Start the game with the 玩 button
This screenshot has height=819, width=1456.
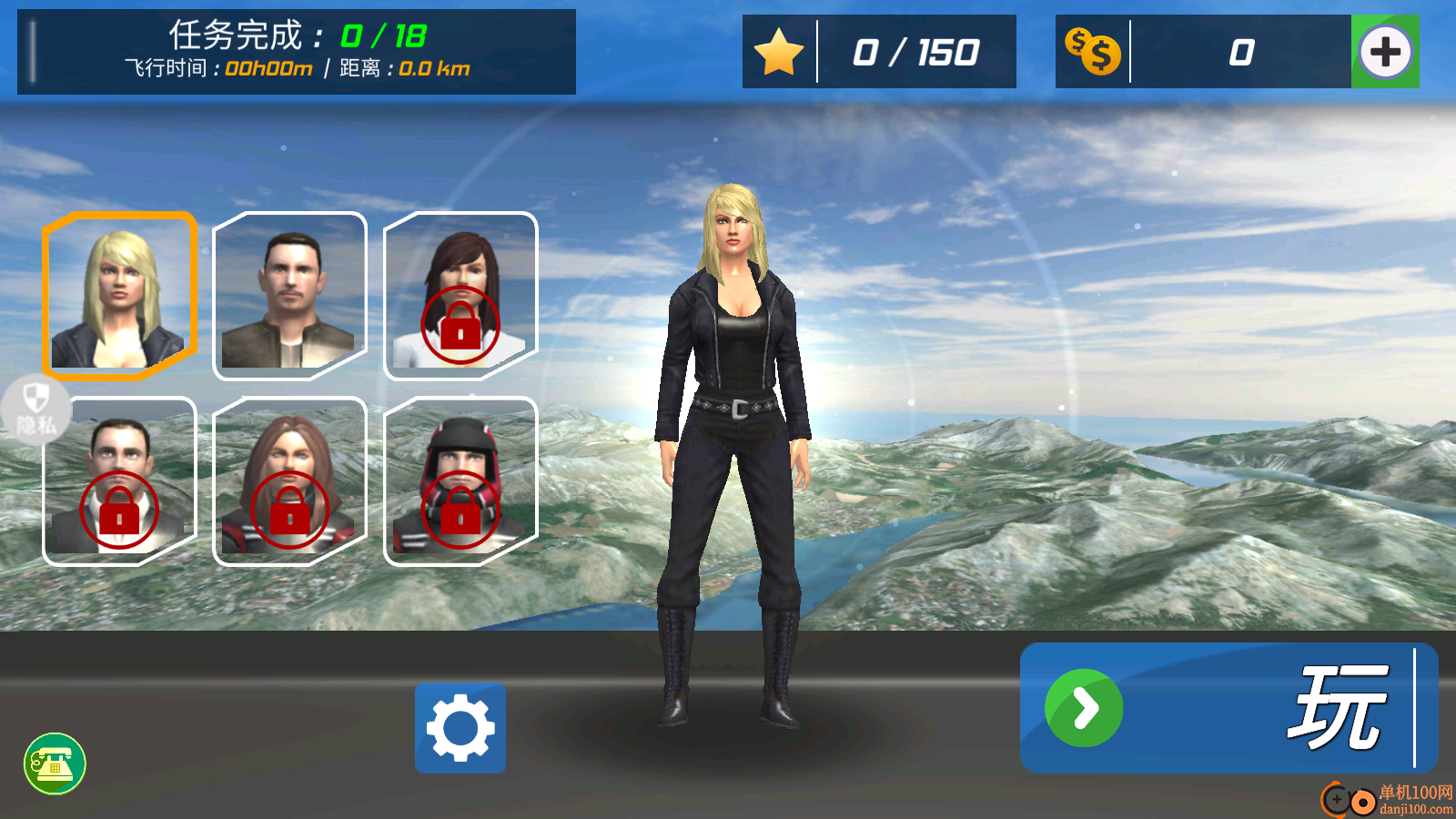[x=1228, y=708]
